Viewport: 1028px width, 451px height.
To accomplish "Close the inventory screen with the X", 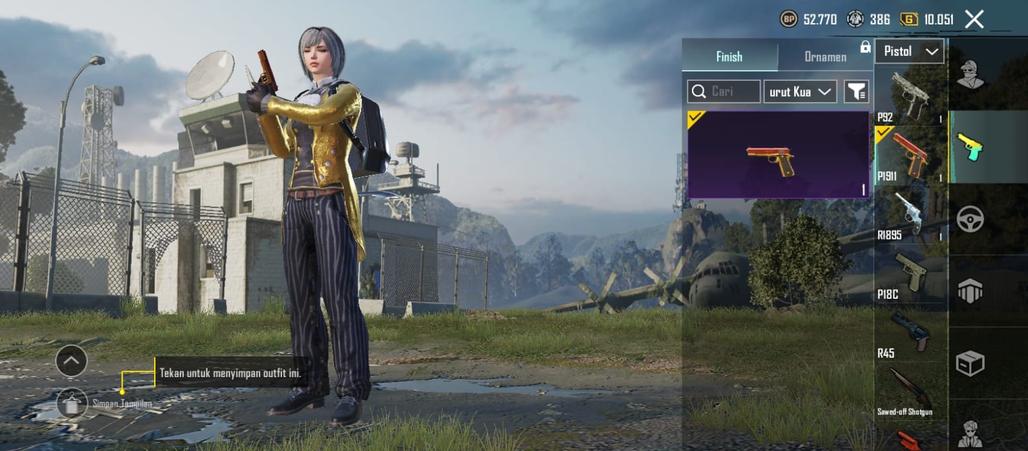I will click(974, 18).
